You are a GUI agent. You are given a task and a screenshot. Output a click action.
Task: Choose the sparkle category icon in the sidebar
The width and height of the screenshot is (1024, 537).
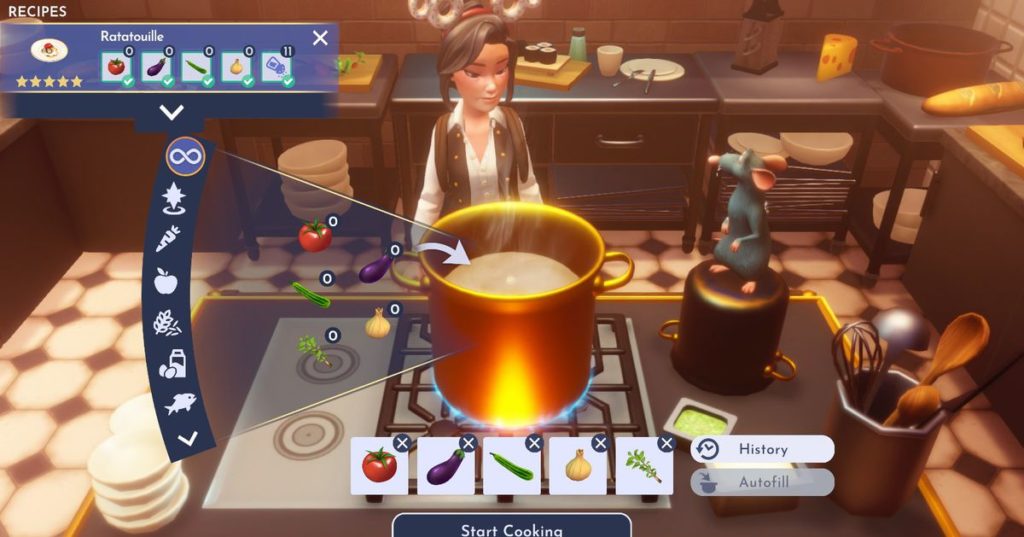pyautogui.click(x=174, y=197)
